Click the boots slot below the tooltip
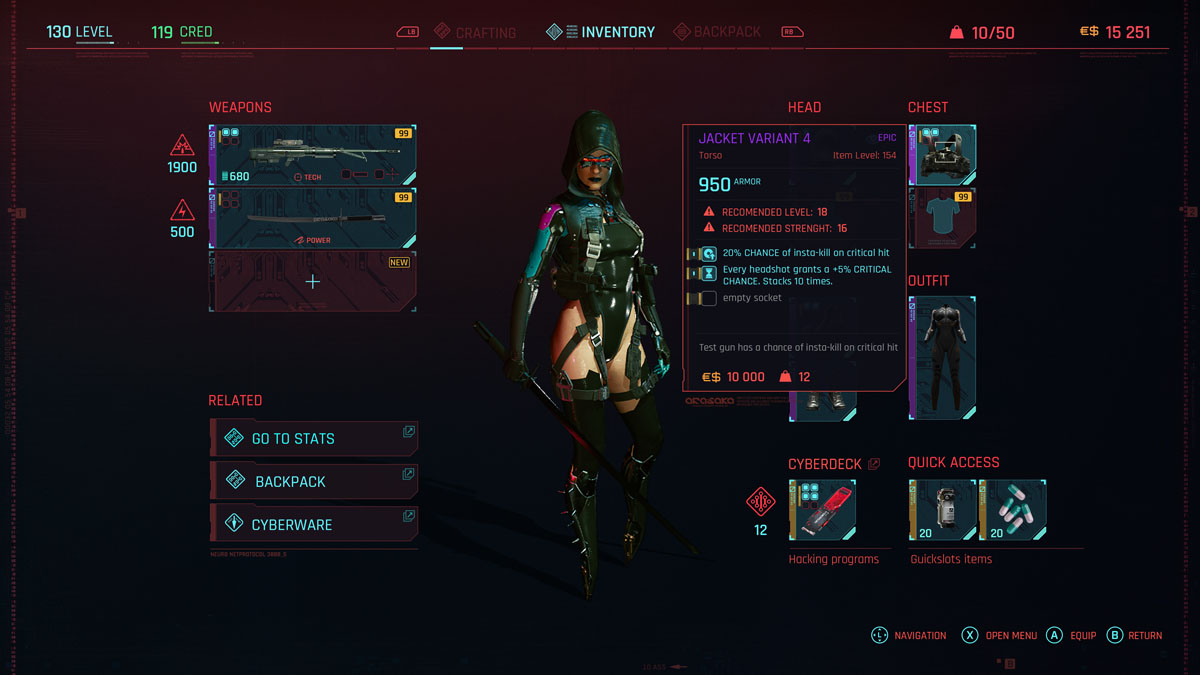 pos(822,405)
